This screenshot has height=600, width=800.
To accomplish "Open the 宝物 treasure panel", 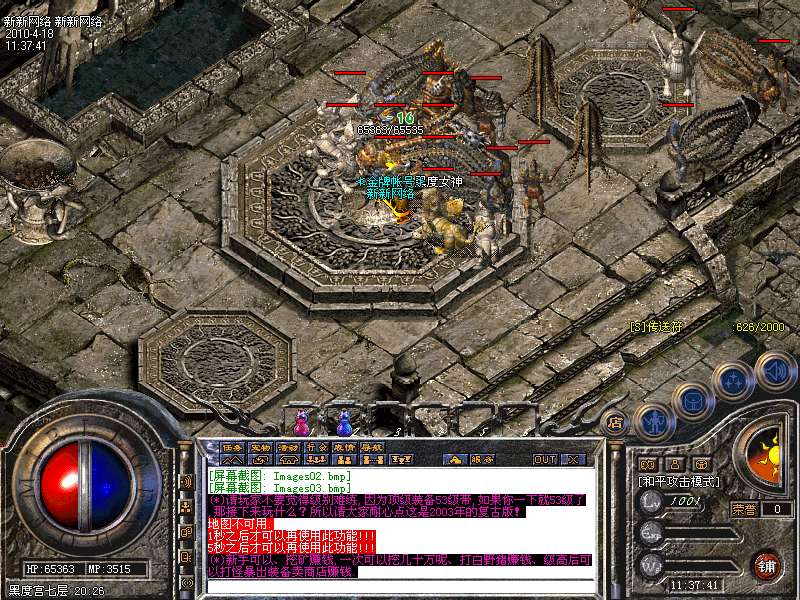I will (260, 447).
